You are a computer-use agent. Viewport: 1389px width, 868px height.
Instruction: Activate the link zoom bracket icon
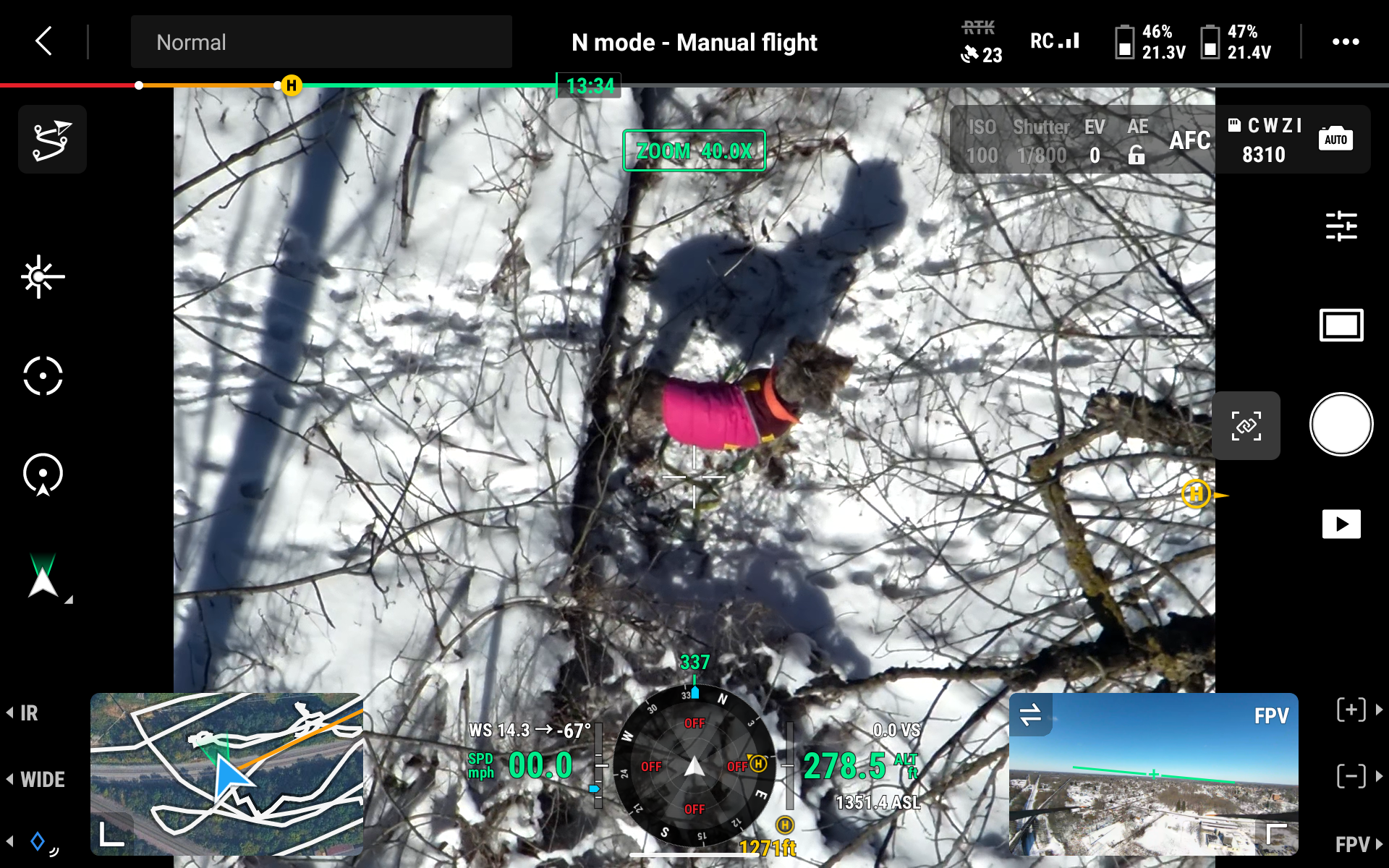1246,426
